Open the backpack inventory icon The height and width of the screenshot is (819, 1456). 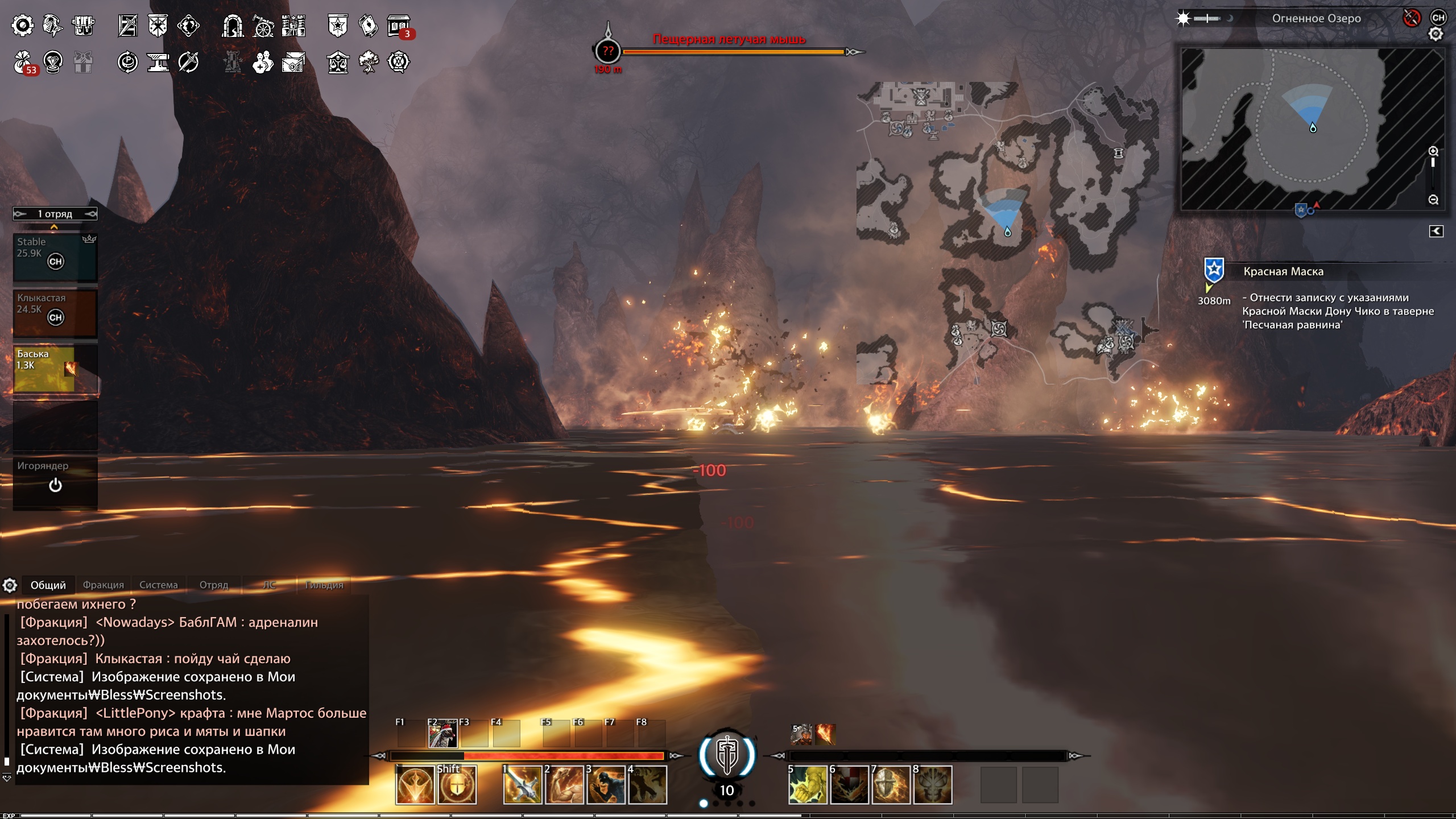[x=83, y=26]
